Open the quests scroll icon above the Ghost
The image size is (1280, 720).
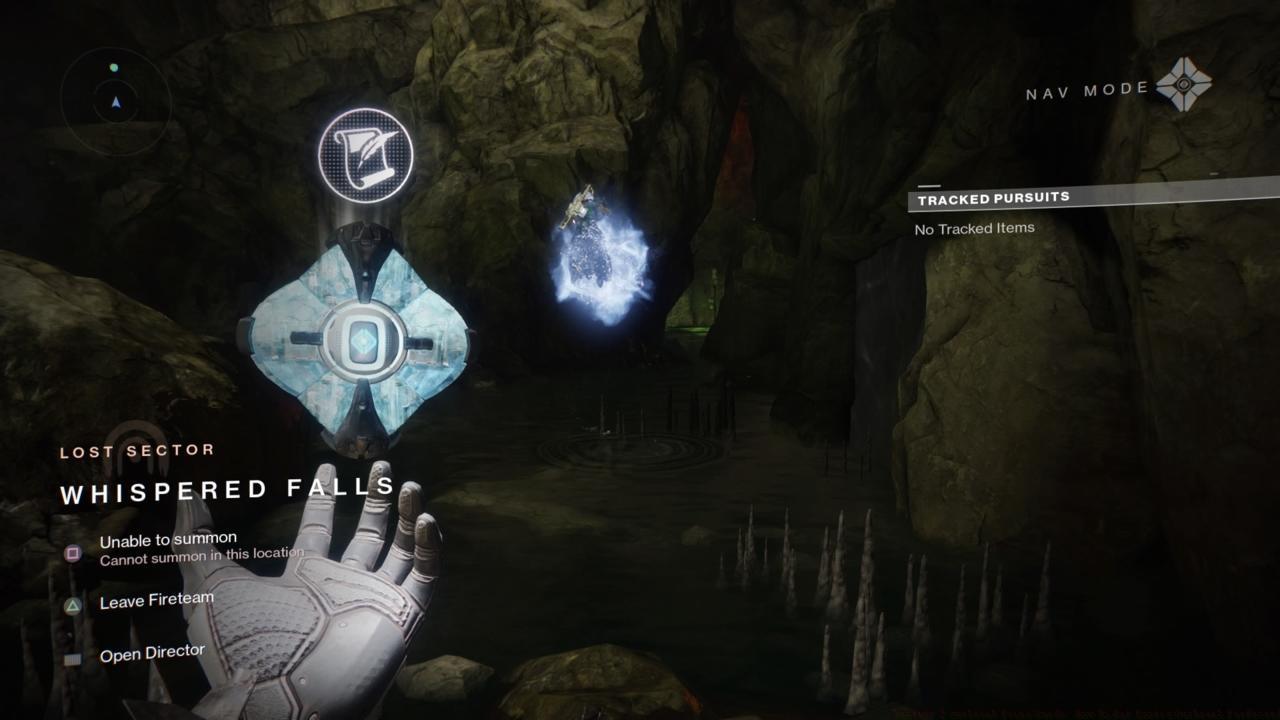pos(365,155)
